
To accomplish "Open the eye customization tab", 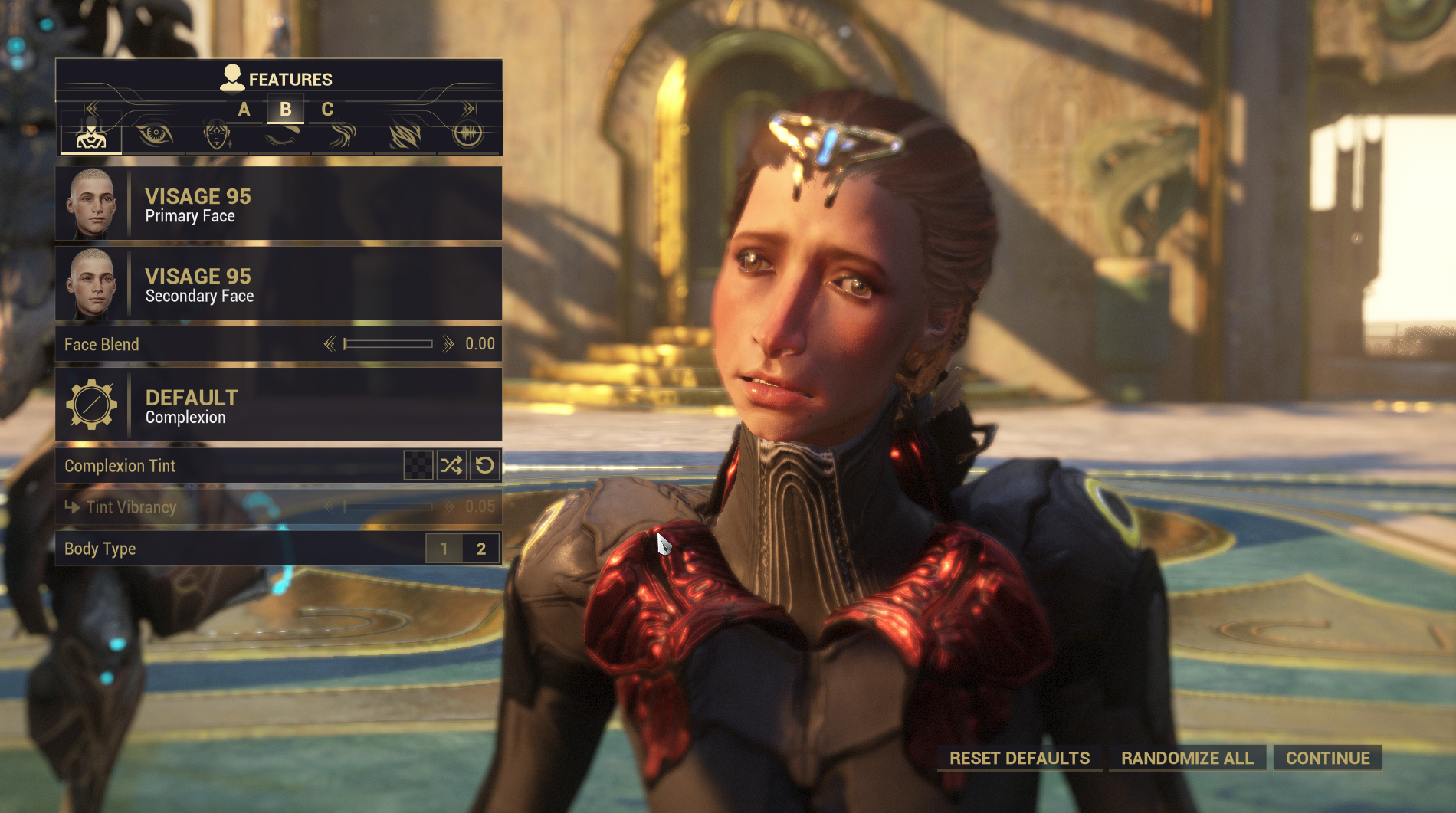I will pyautogui.click(x=154, y=136).
